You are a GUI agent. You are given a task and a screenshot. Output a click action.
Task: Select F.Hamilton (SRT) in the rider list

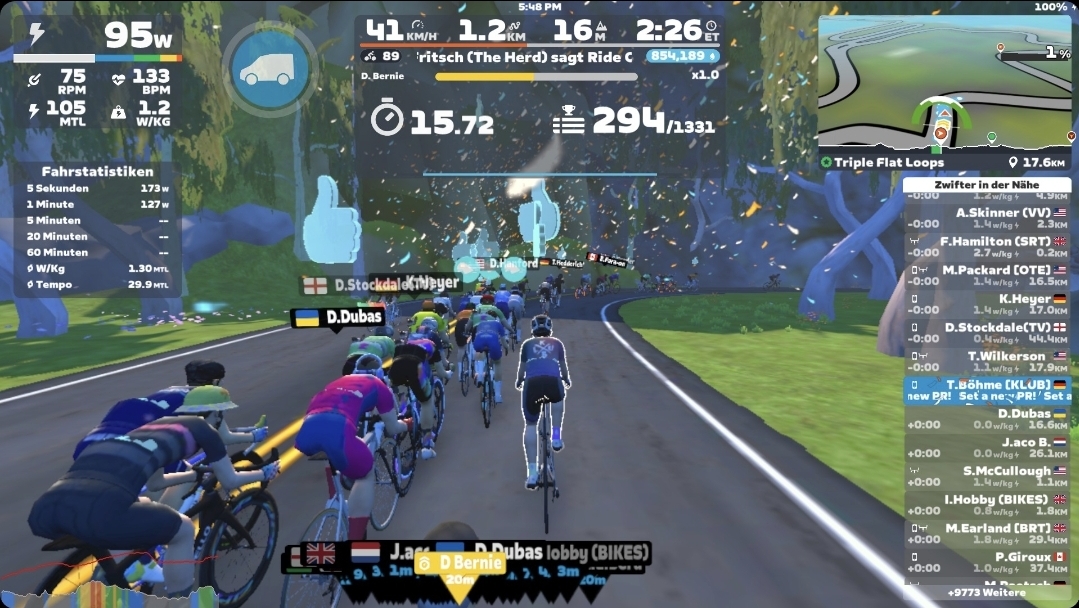point(986,247)
